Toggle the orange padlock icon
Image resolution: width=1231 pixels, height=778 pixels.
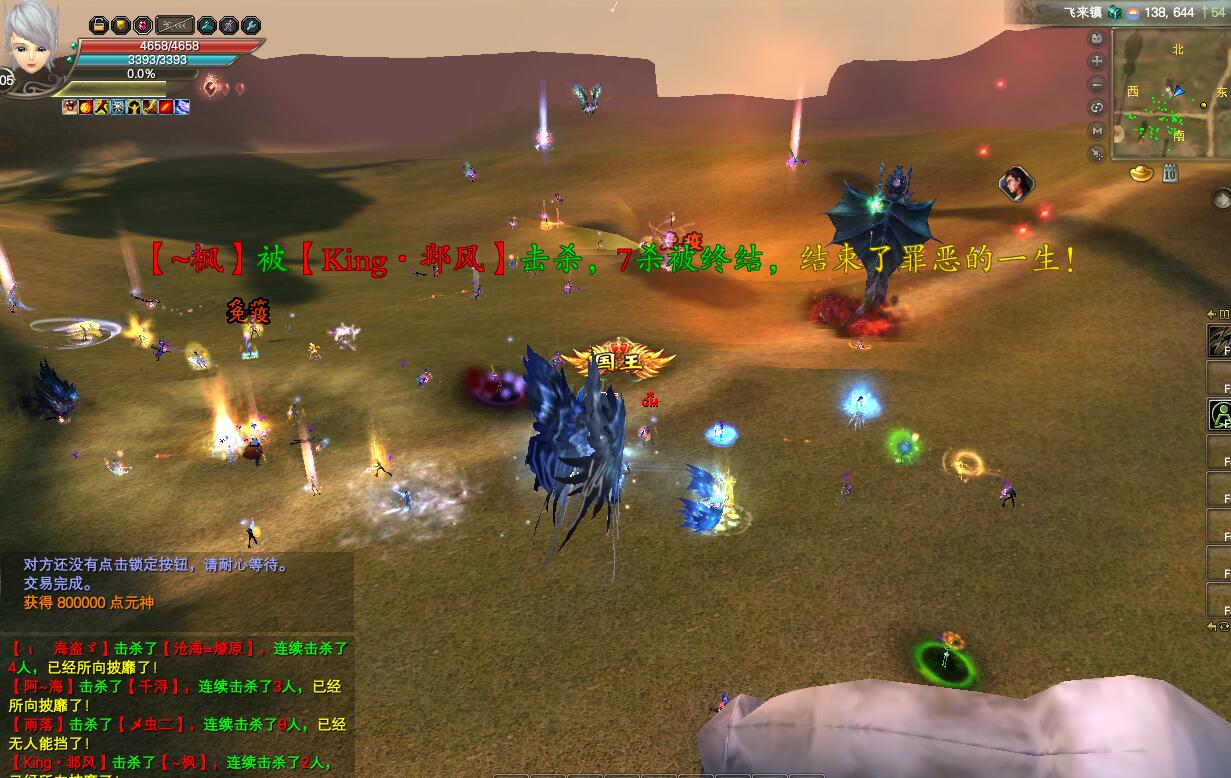pos(98,25)
